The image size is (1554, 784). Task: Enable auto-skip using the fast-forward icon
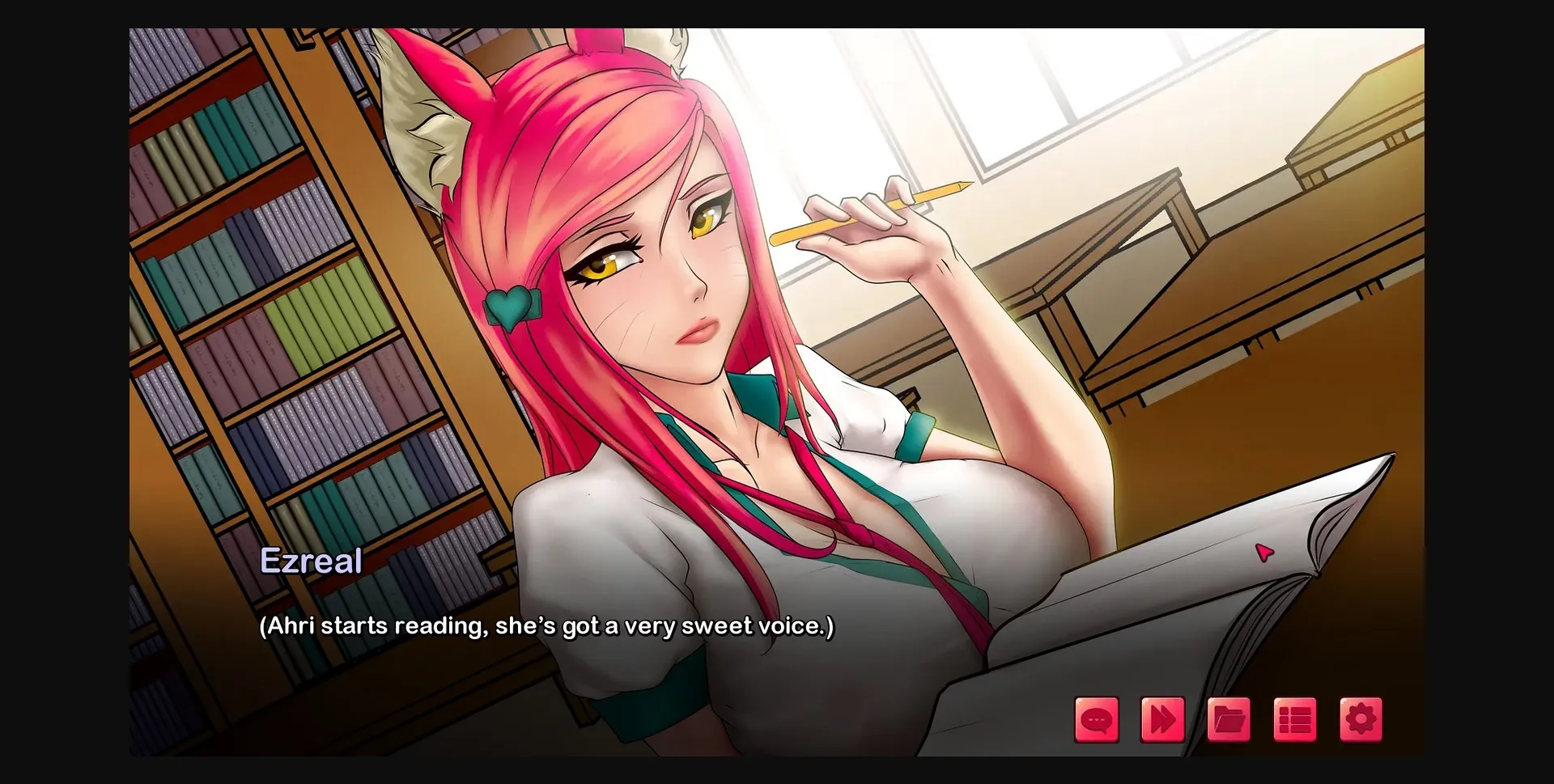pyautogui.click(x=1163, y=717)
